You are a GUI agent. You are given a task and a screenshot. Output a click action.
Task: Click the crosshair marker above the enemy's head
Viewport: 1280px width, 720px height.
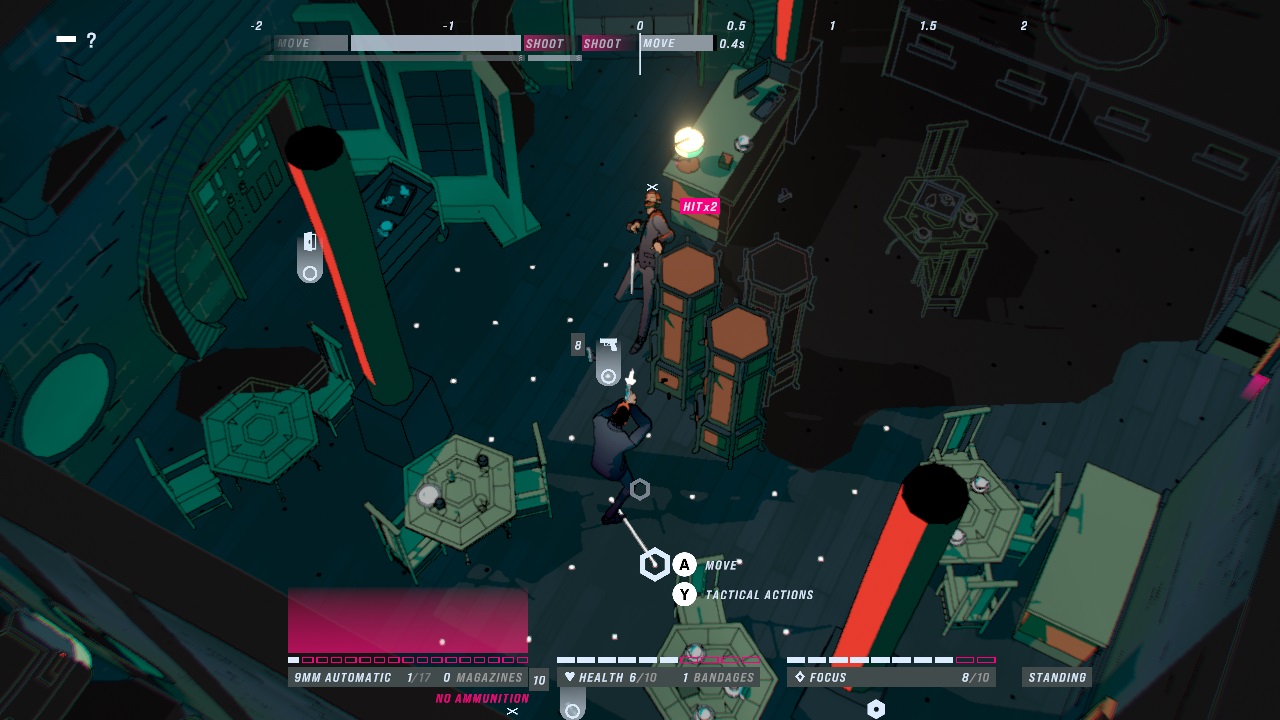(651, 186)
